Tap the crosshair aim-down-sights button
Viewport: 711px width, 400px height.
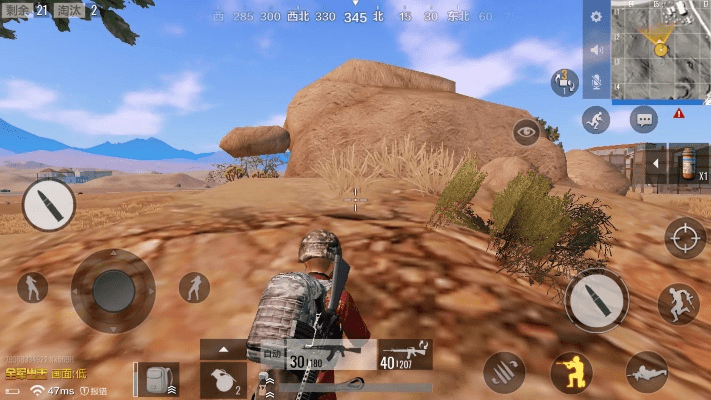point(685,237)
